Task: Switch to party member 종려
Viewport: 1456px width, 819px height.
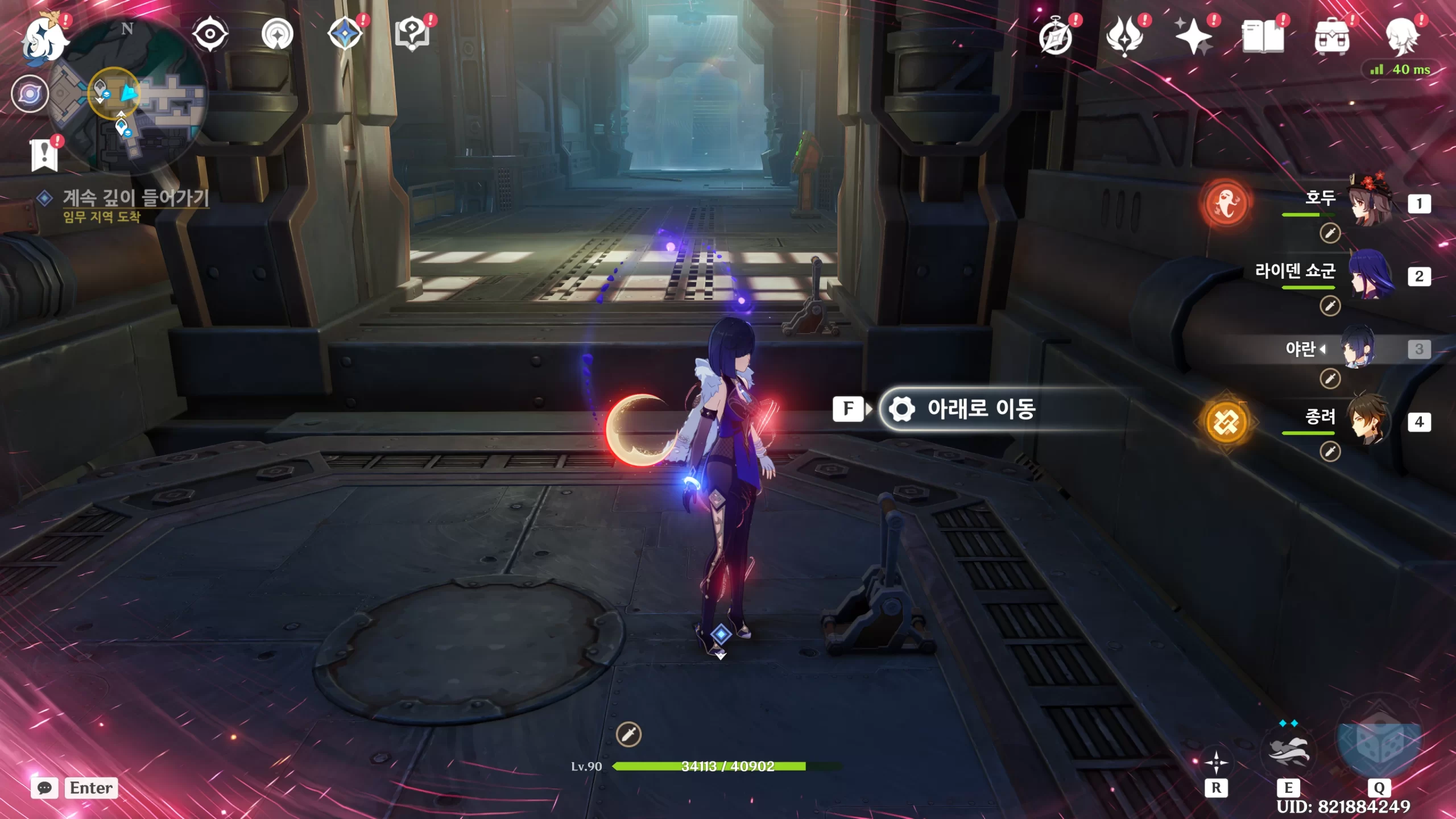Action: point(1370,421)
